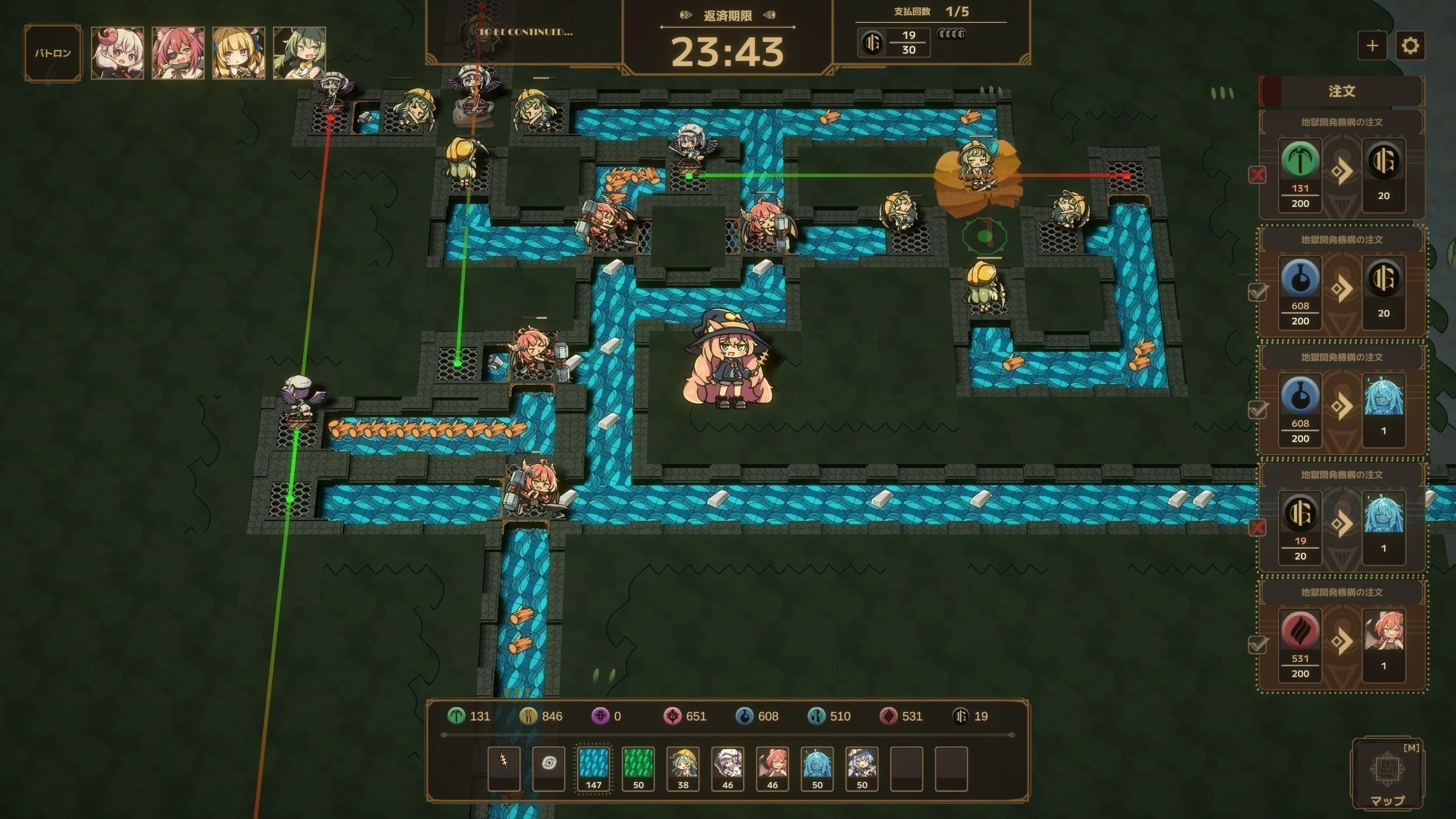The image size is (1456, 819).
Task: Select the blue slime girl unit slot
Action: pos(817,768)
